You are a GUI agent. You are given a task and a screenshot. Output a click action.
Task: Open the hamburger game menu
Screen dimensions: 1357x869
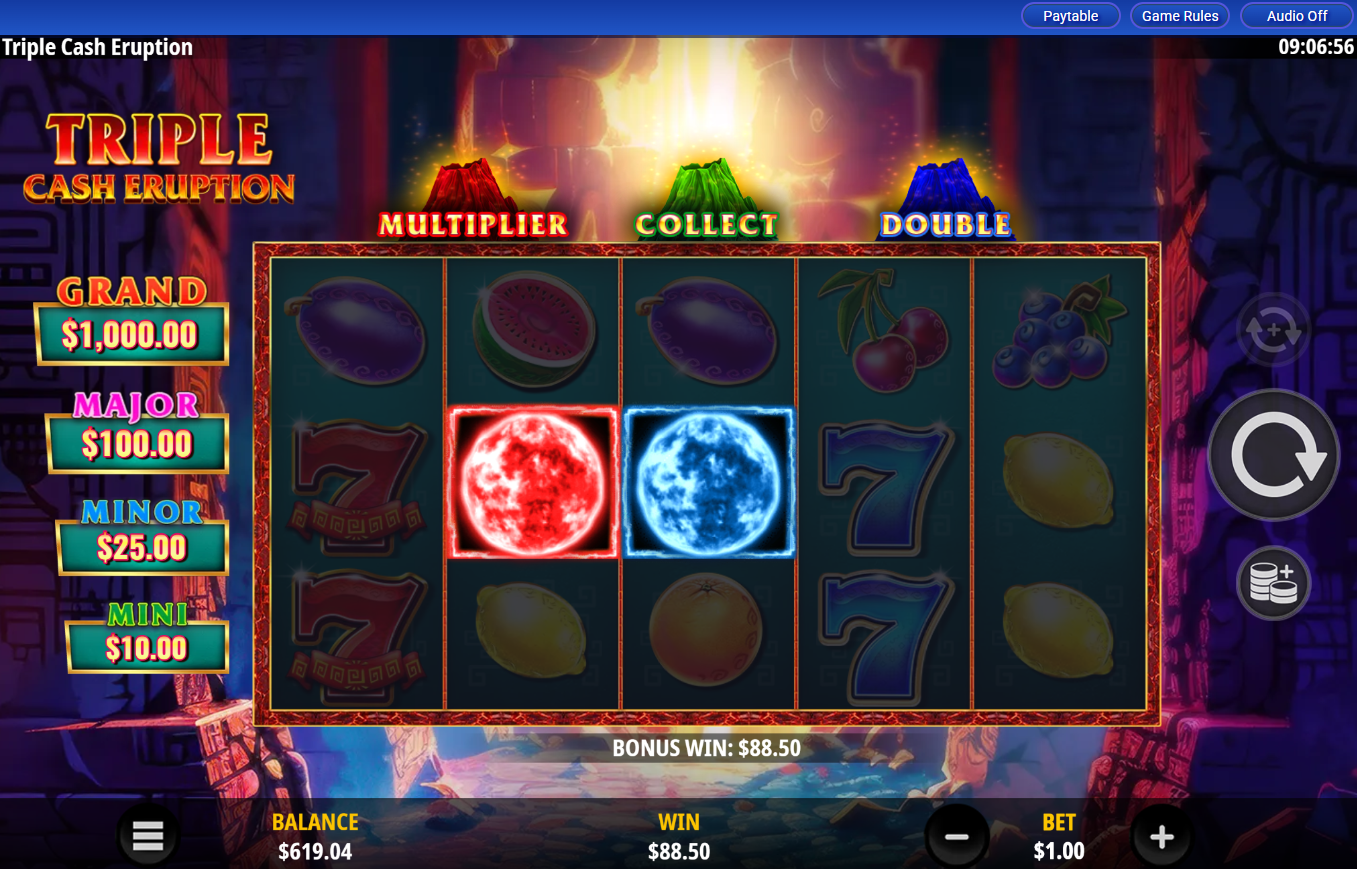147,835
